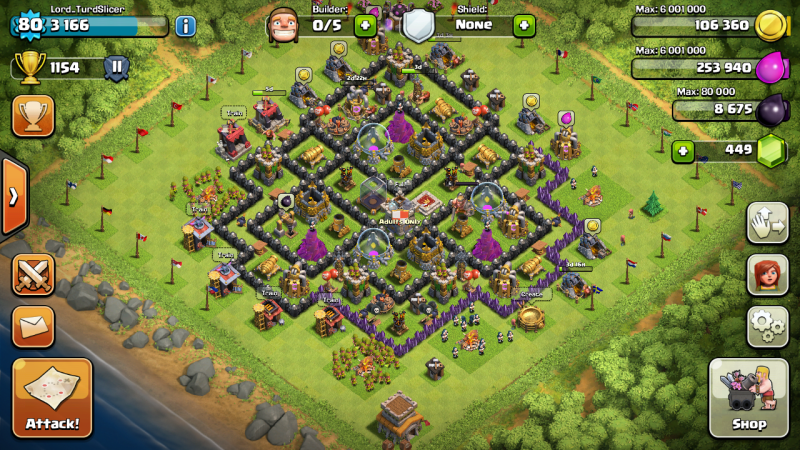The image size is (800, 450).
Task: Open the mail envelope inbox
Action: 33,326
